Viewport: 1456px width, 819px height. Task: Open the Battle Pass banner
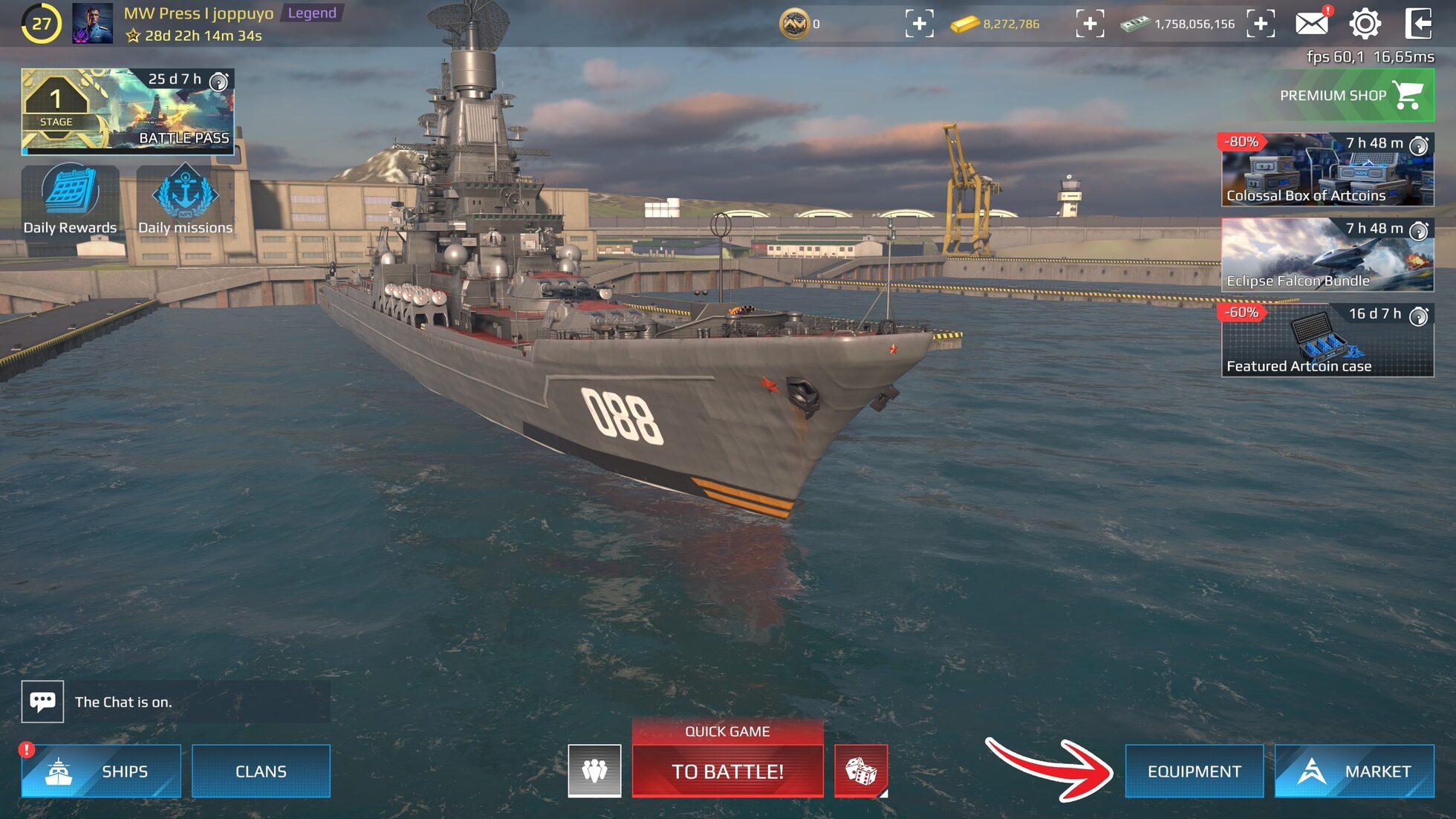pos(128,110)
